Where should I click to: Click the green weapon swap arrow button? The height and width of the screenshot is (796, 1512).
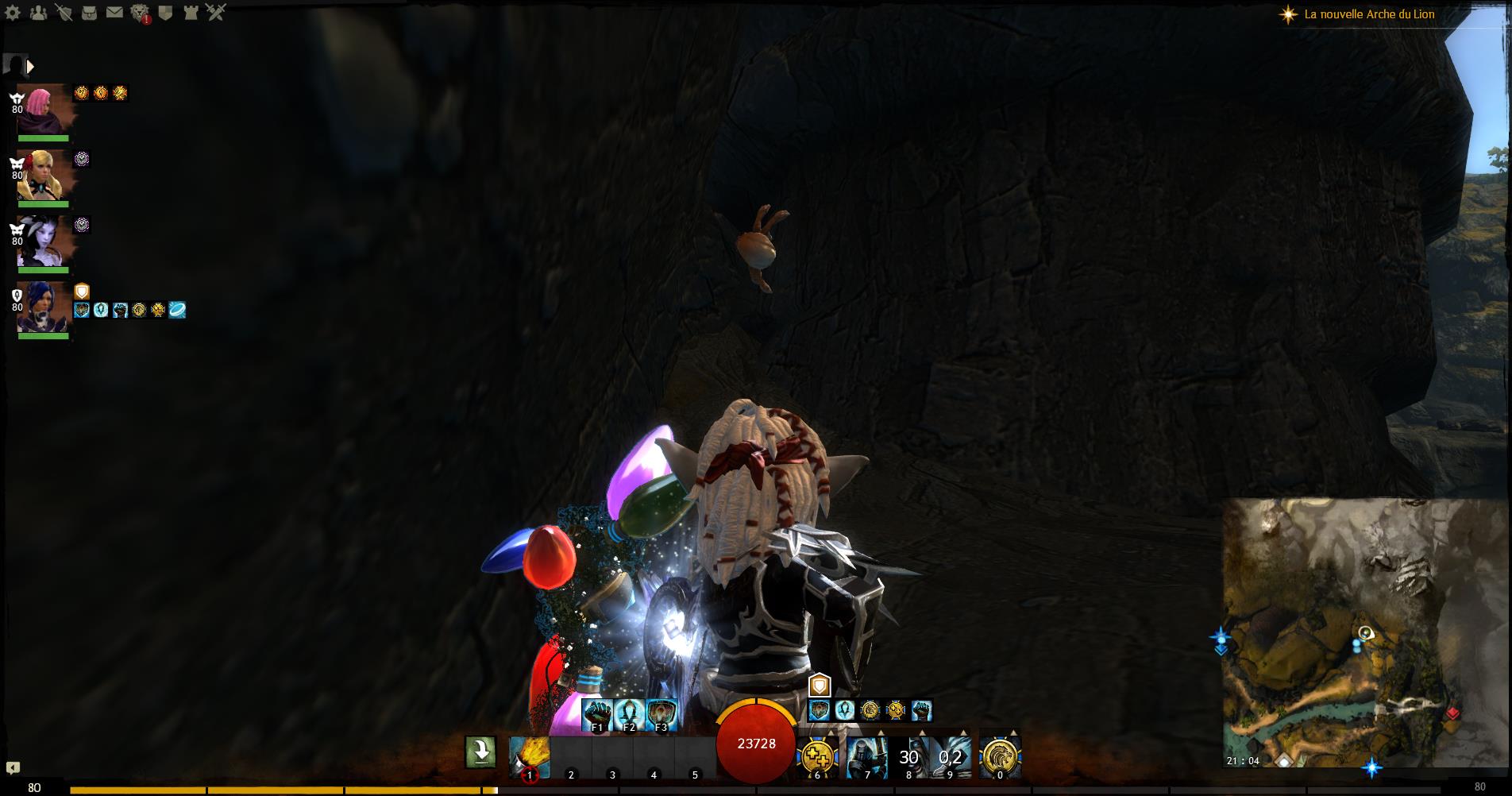[480, 752]
